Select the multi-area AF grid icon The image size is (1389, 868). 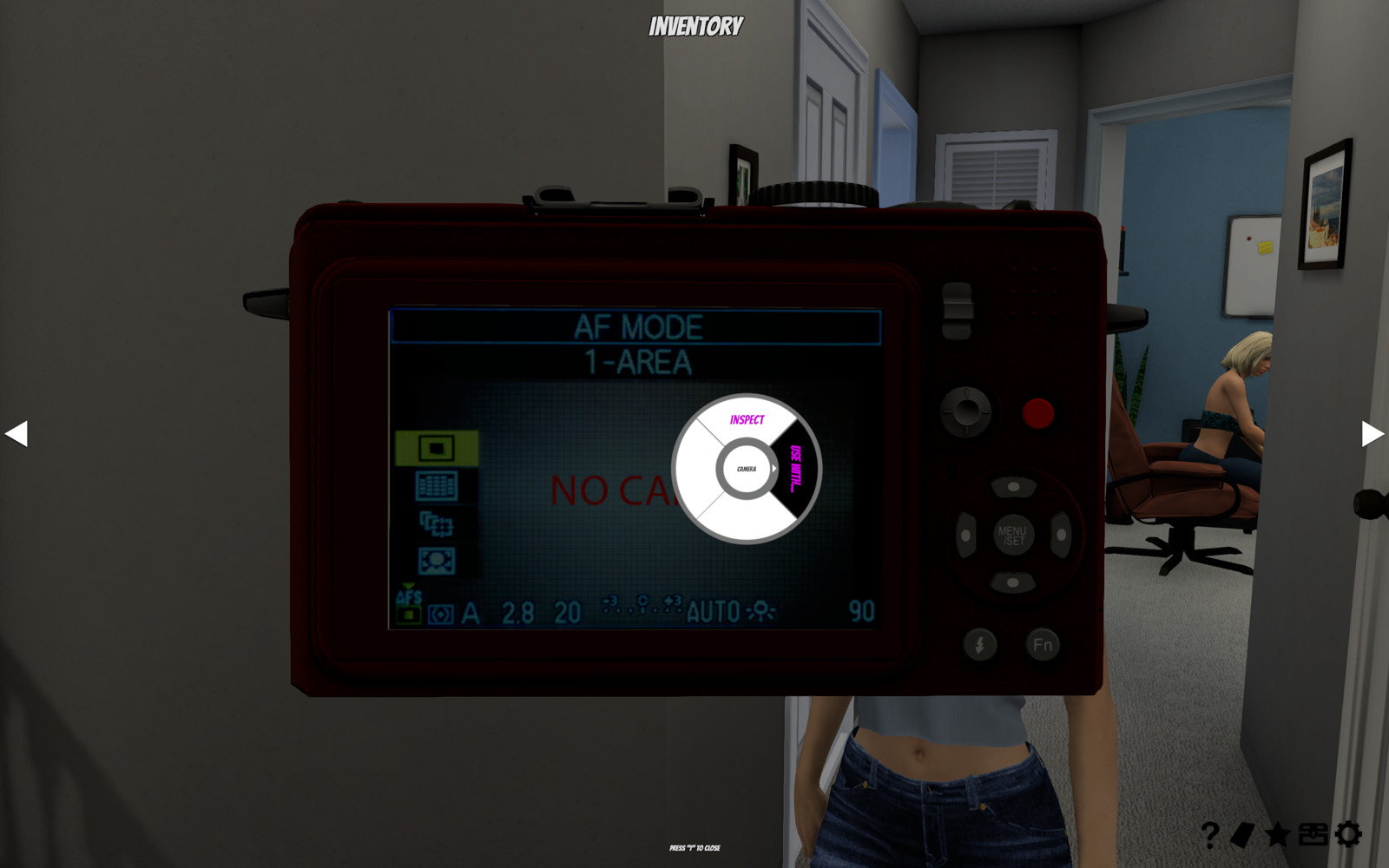[438, 485]
